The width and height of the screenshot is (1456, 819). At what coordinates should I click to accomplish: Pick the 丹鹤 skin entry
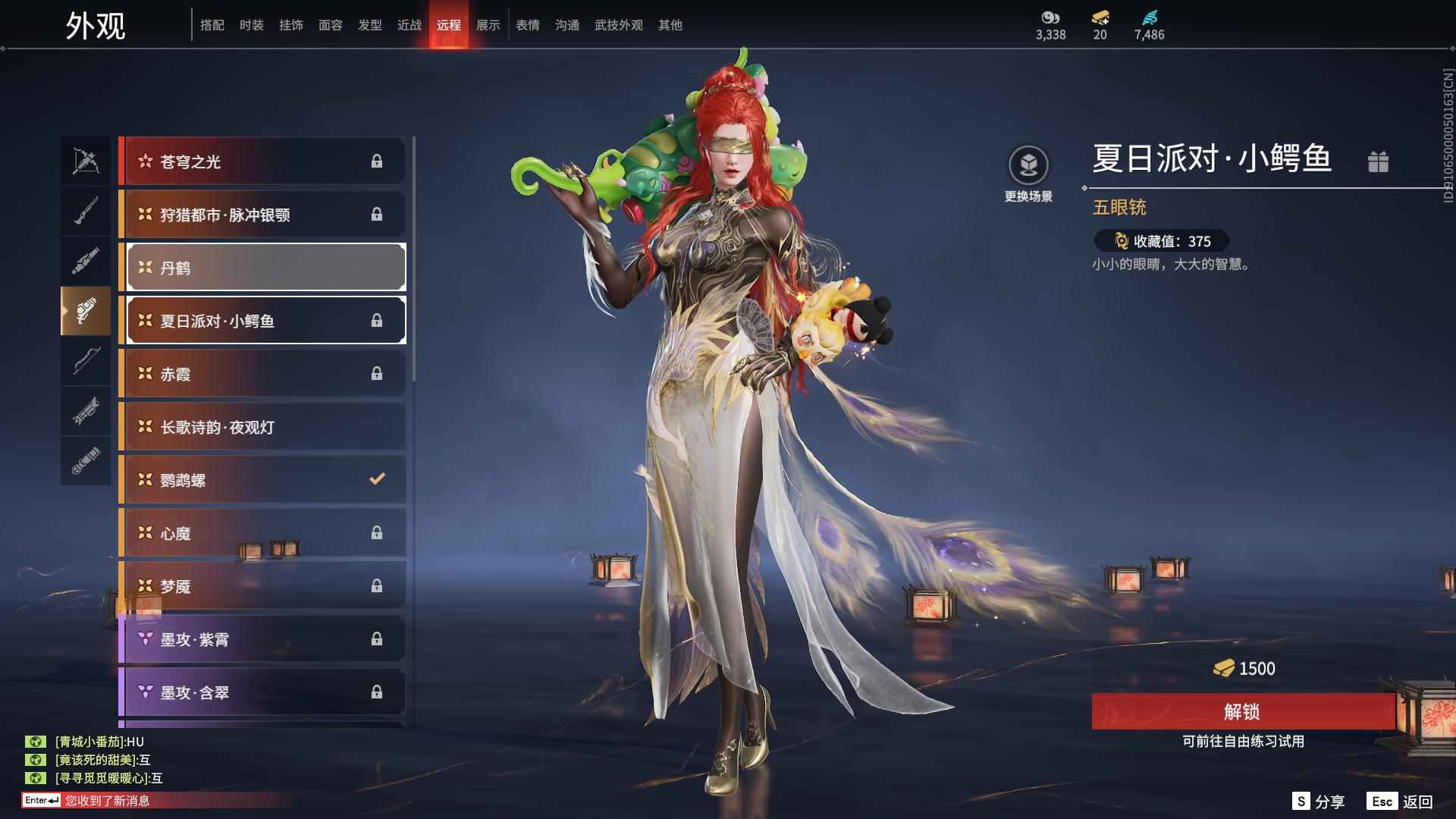coord(265,268)
